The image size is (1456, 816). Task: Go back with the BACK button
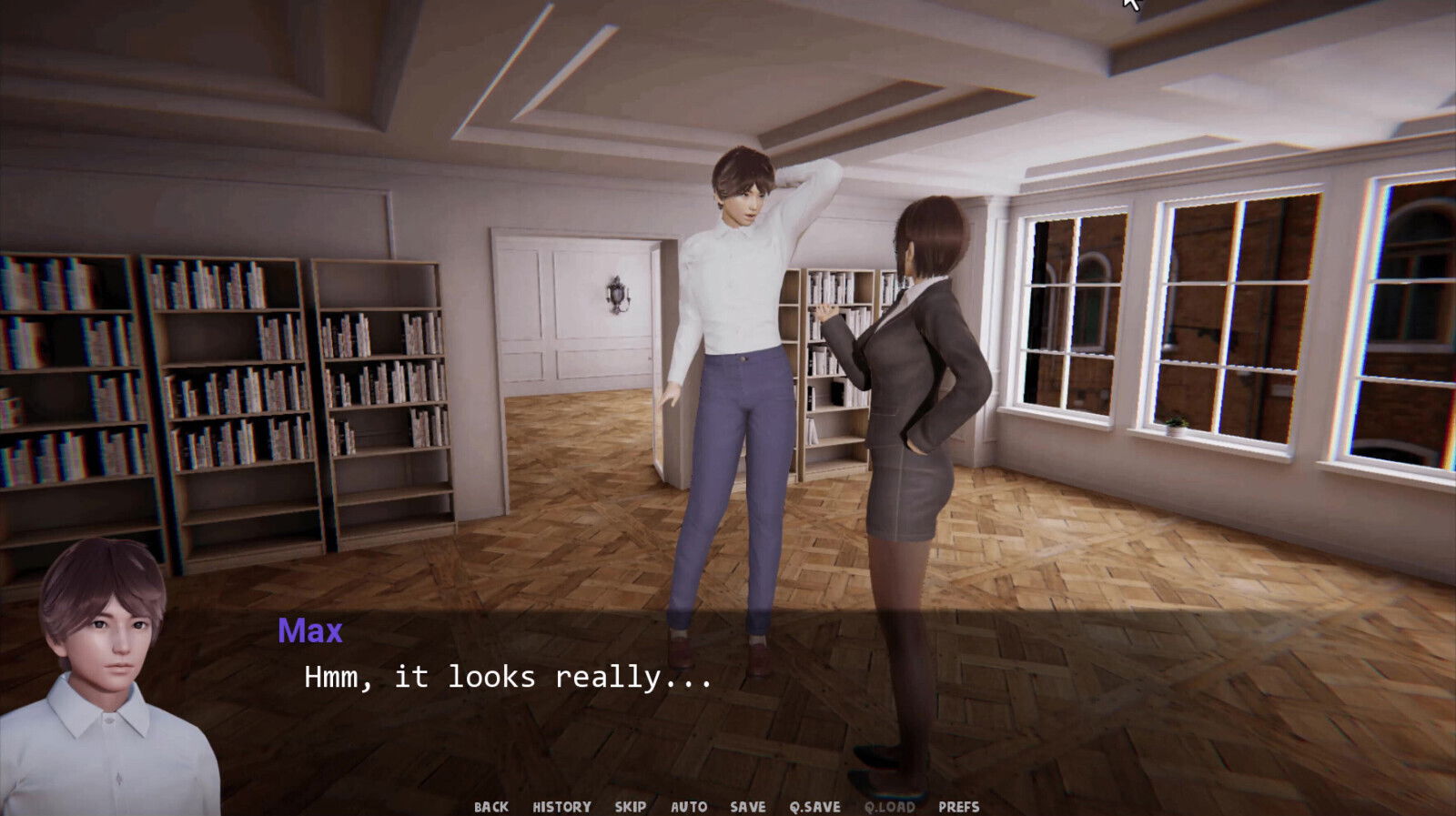[x=490, y=806]
